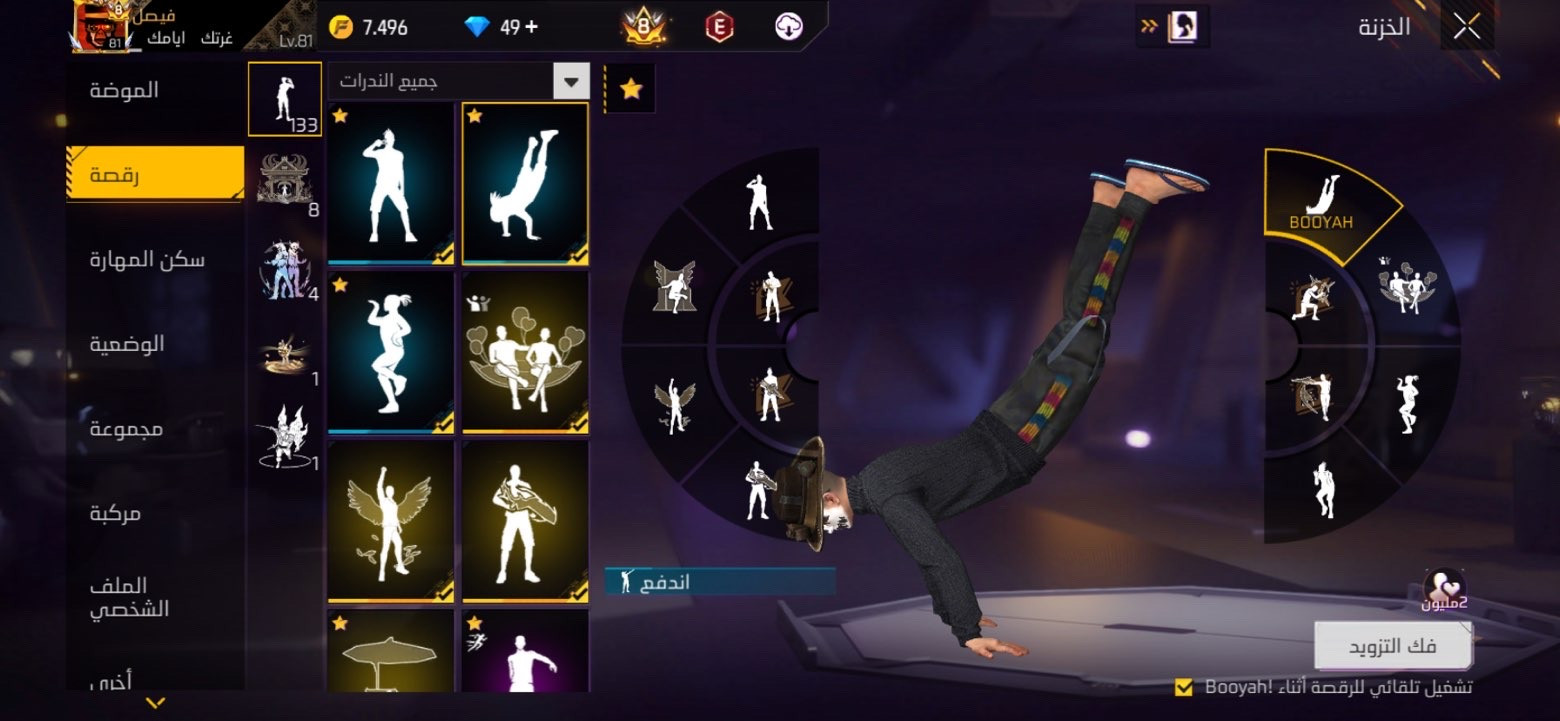Viewport: 1560px width, 721px height.
Task: Switch to سكن المهارة (Skill Skin) category
Action: pos(147,260)
